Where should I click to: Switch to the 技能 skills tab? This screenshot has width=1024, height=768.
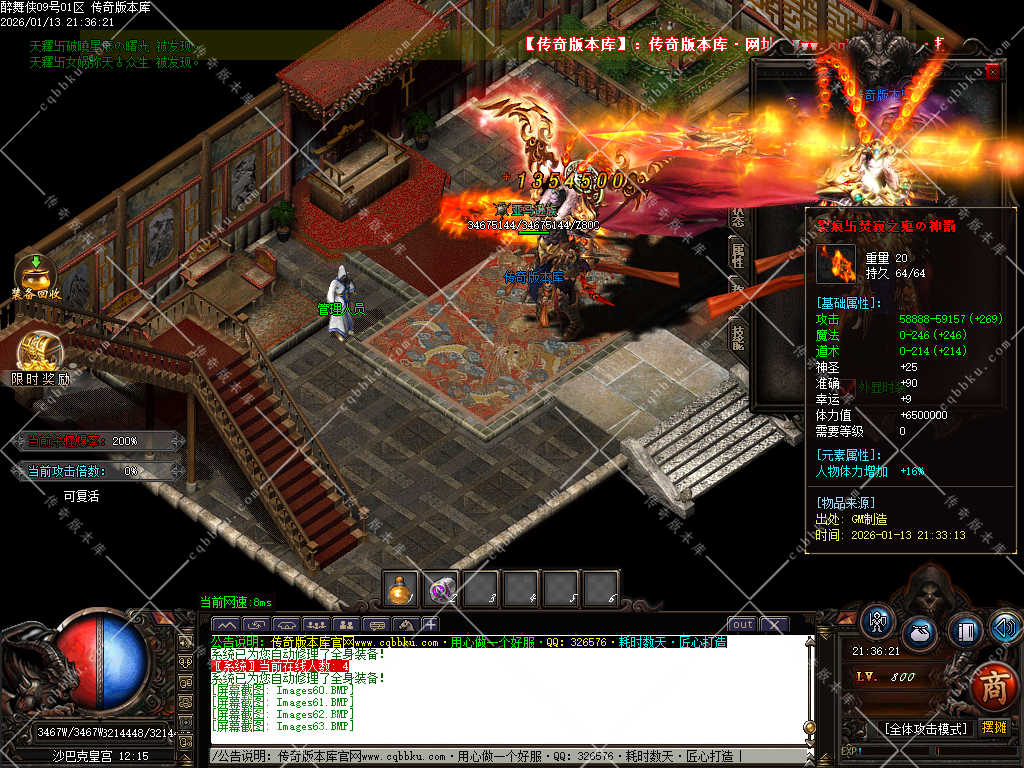tap(738, 335)
